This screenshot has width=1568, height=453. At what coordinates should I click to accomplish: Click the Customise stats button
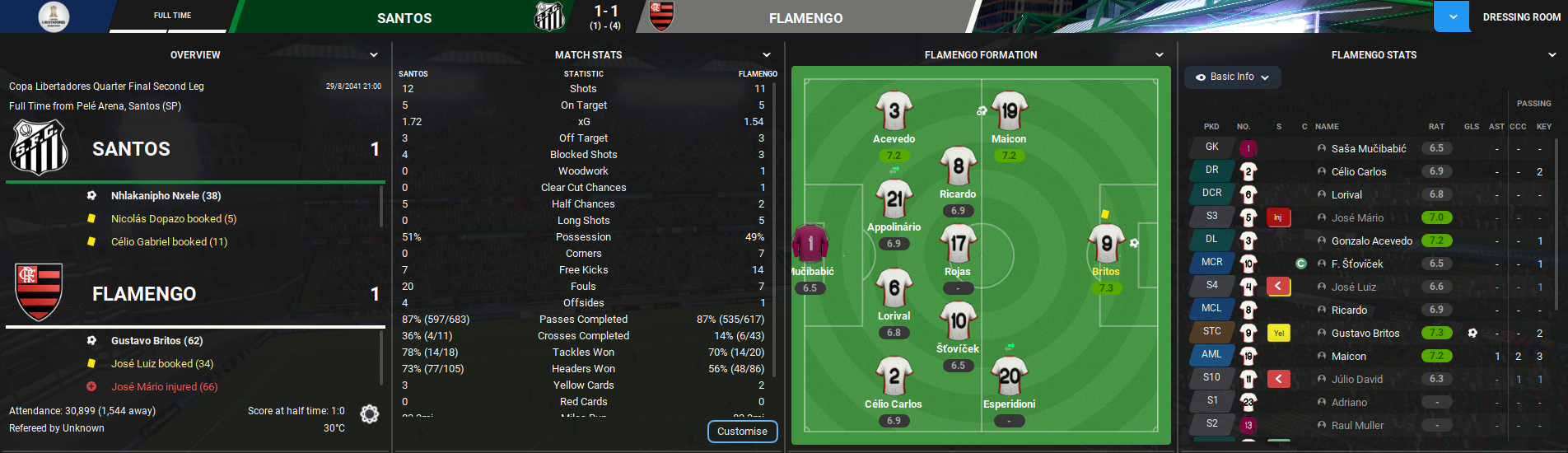[x=742, y=432]
